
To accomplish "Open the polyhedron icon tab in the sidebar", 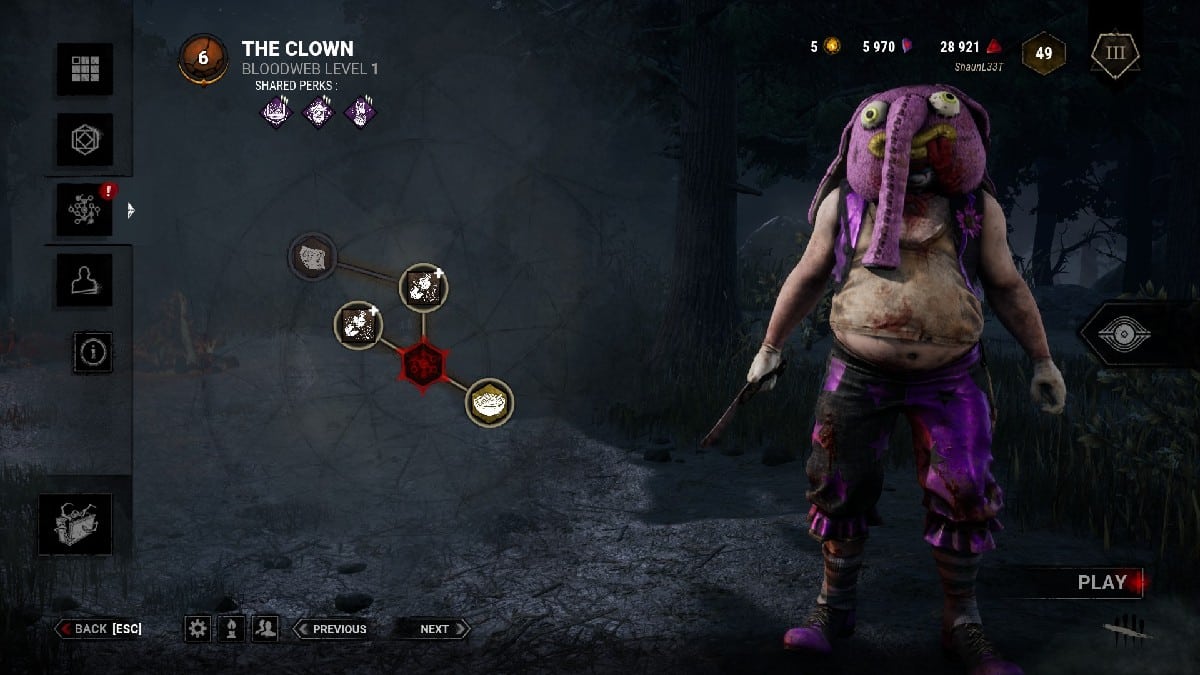I will (x=84, y=140).
